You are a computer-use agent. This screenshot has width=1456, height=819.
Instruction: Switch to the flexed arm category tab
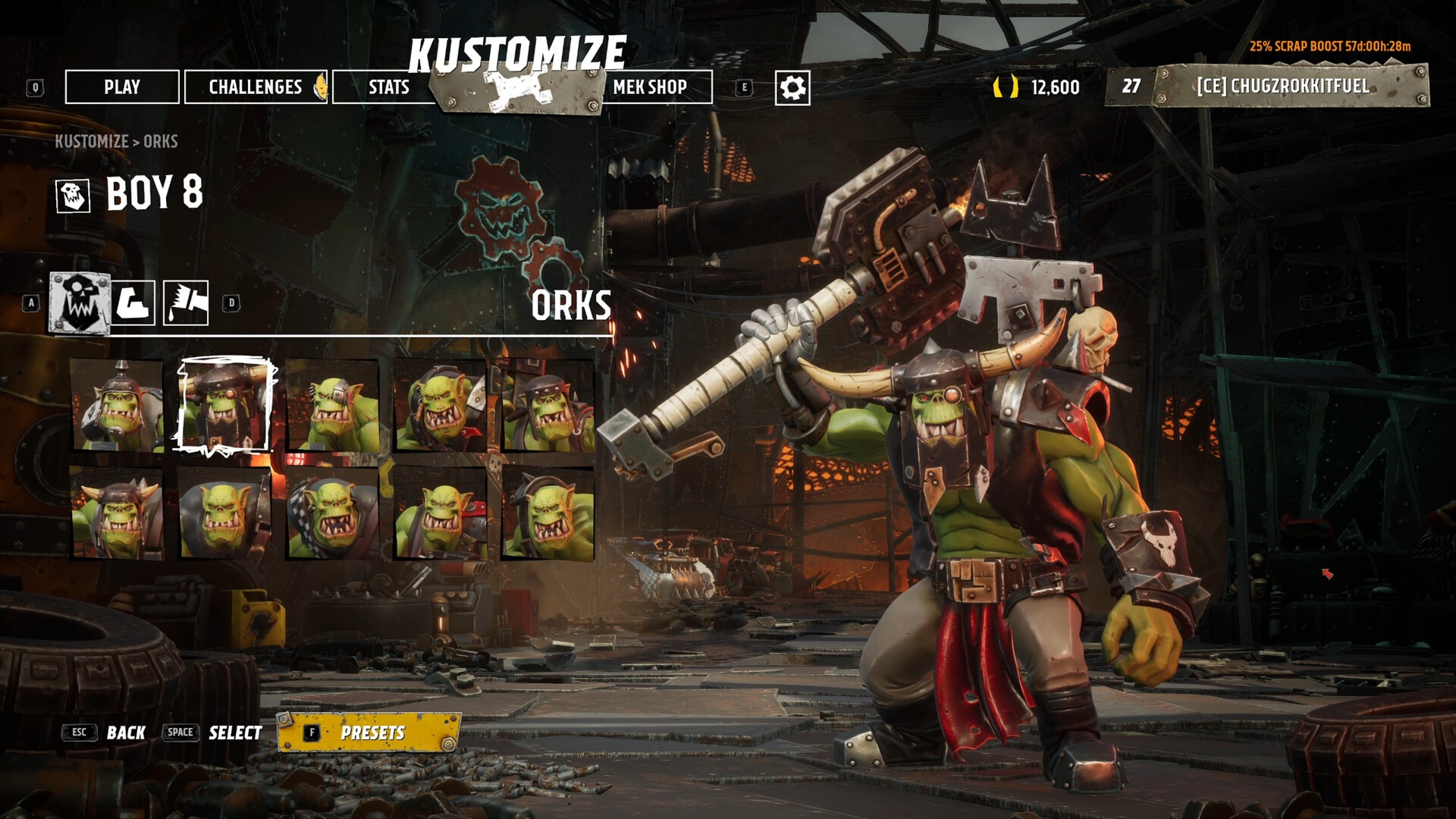(x=134, y=303)
